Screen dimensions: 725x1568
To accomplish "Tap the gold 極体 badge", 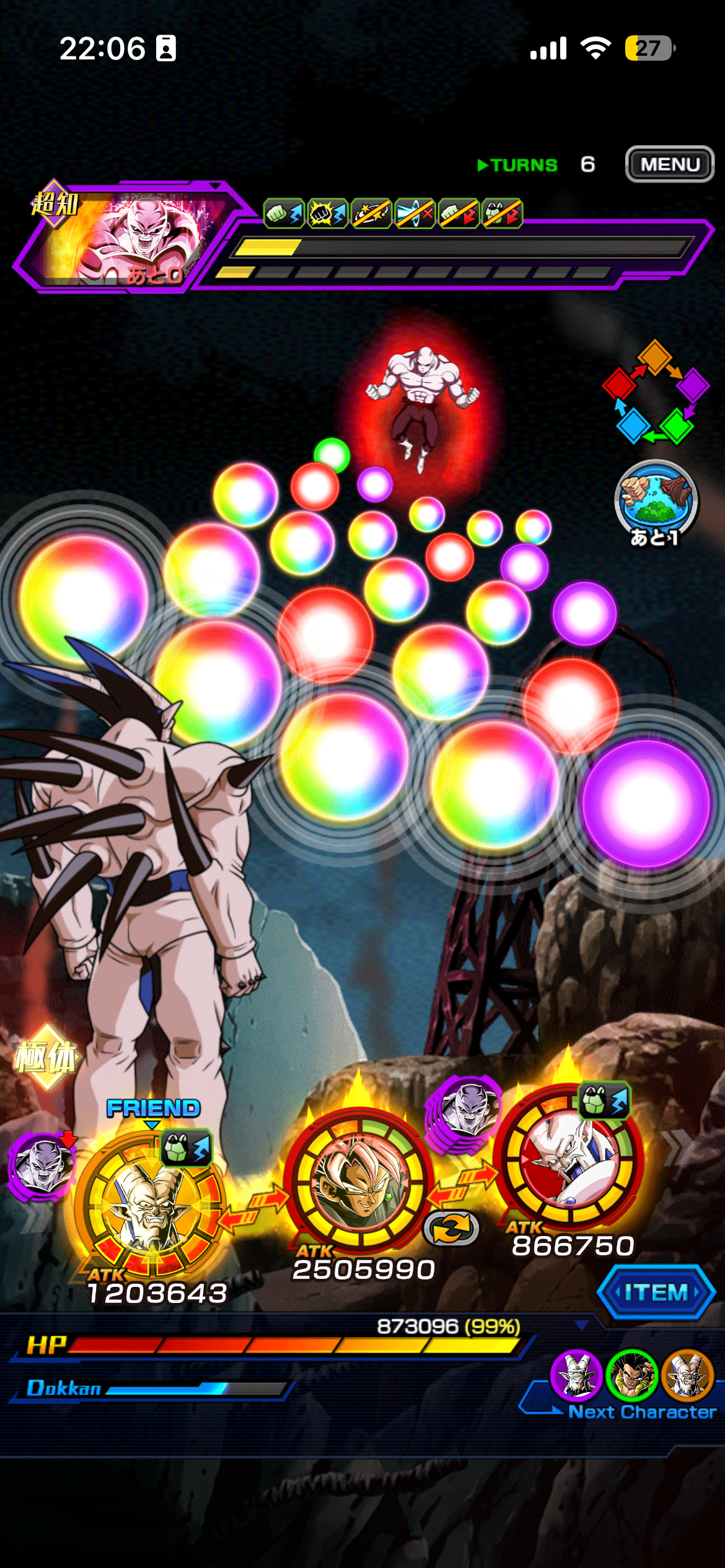I will tap(45, 1057).
